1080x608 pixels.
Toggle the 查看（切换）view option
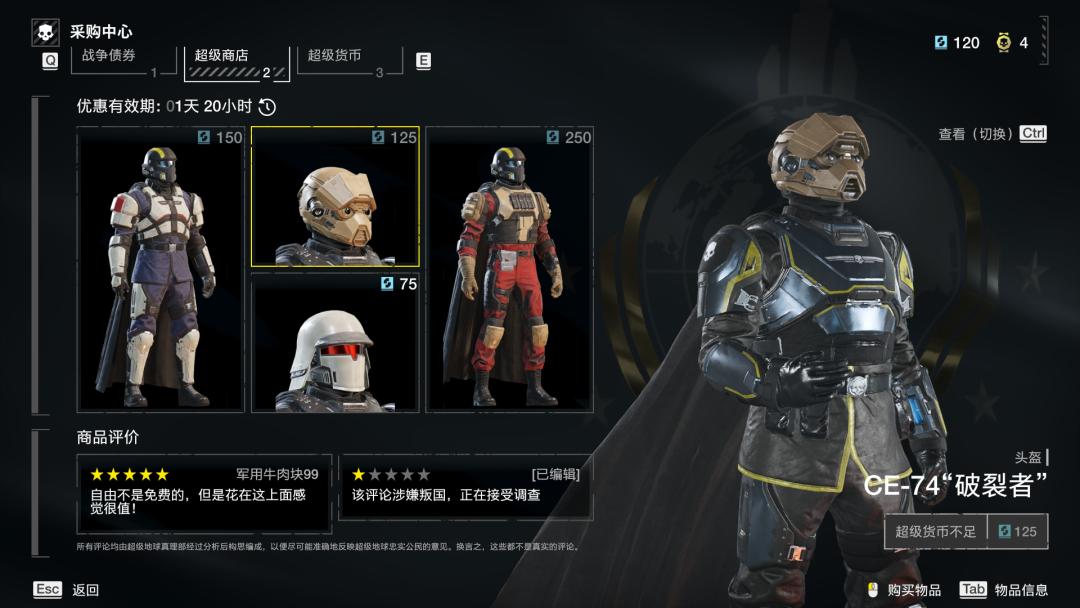[x=991, y=134]
